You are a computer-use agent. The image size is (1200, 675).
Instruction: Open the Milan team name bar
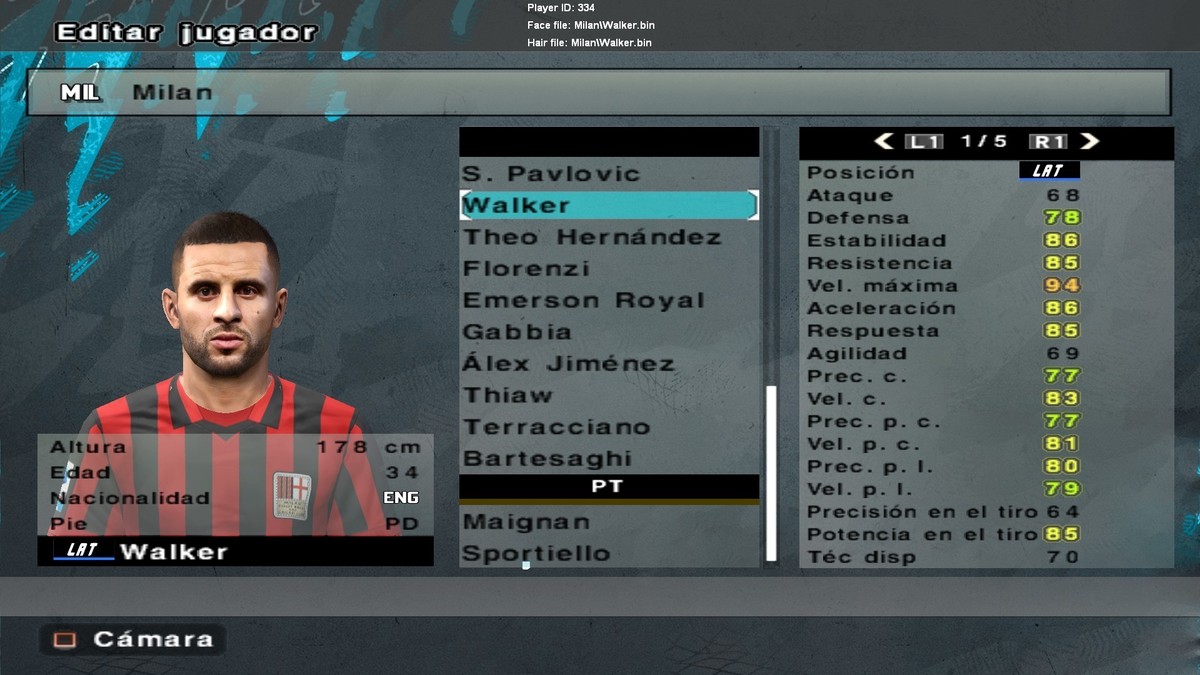(598, 92)
